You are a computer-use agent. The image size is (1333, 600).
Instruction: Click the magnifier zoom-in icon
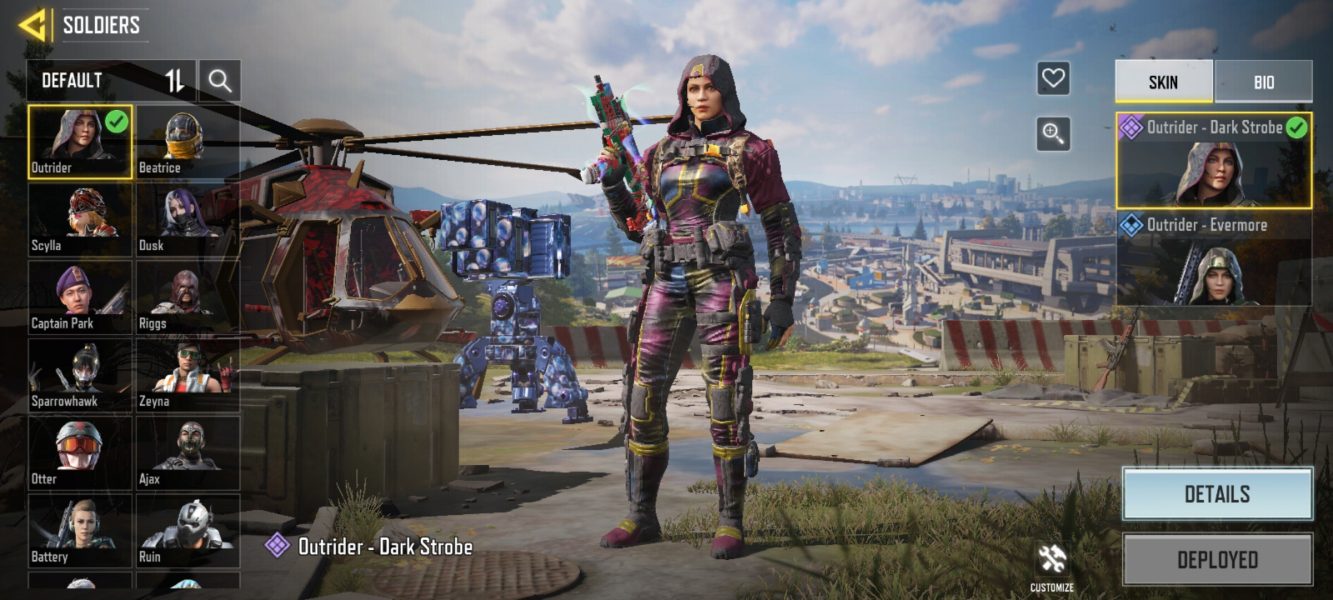tap(1053, 133)
